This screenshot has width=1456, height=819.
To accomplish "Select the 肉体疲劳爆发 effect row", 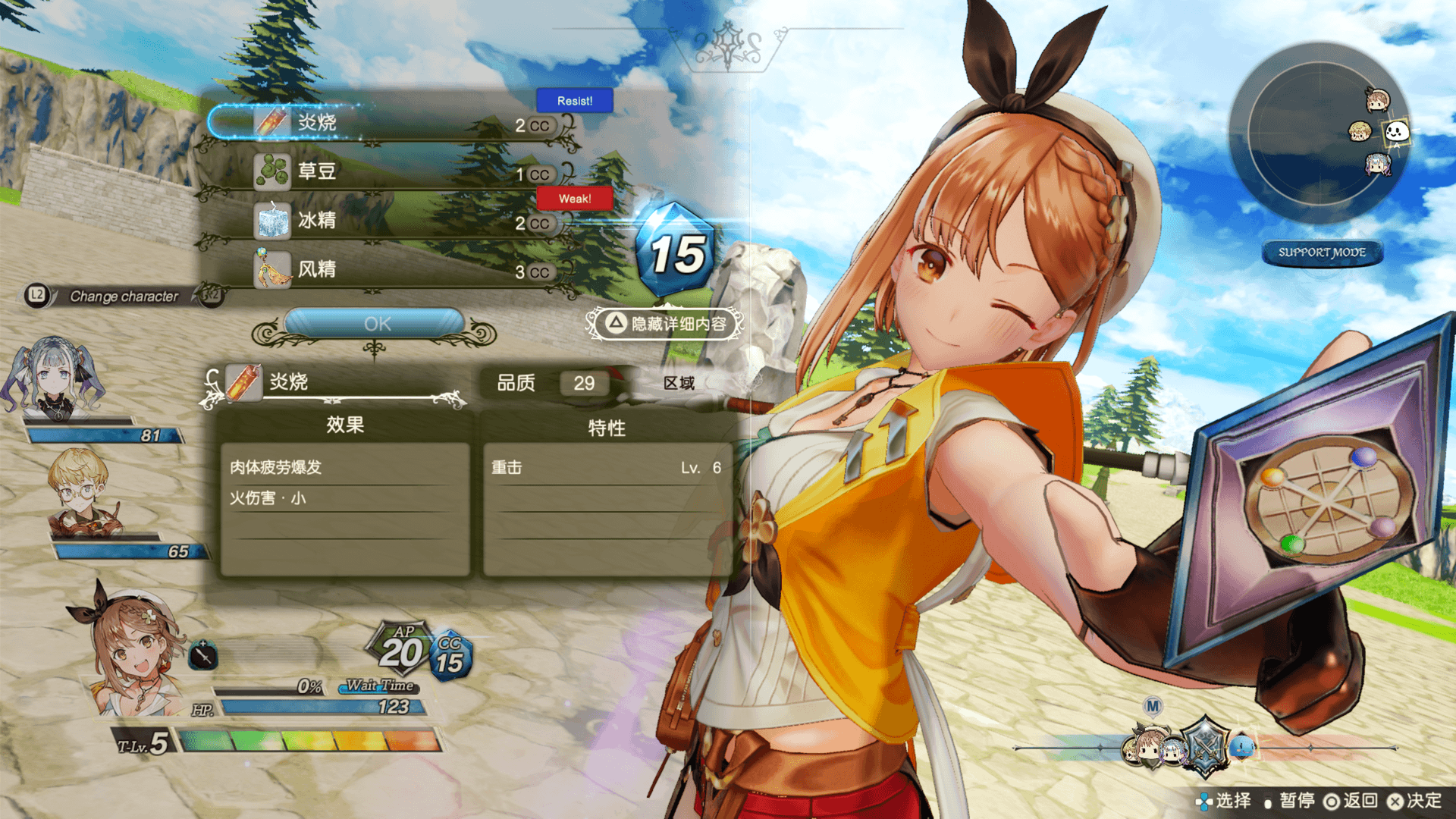I will 345,468.
